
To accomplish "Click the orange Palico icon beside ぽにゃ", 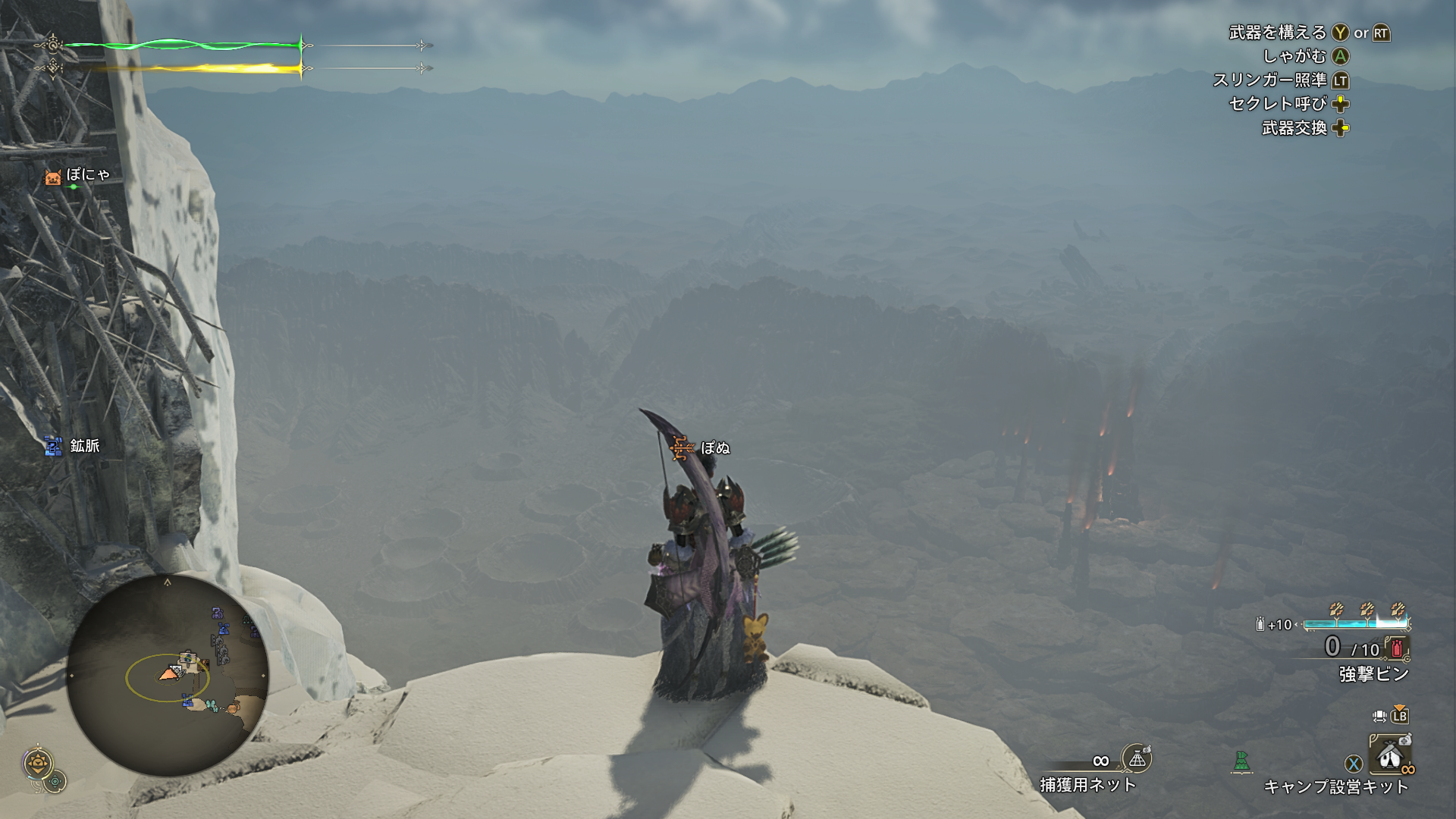I will (53, 177).
